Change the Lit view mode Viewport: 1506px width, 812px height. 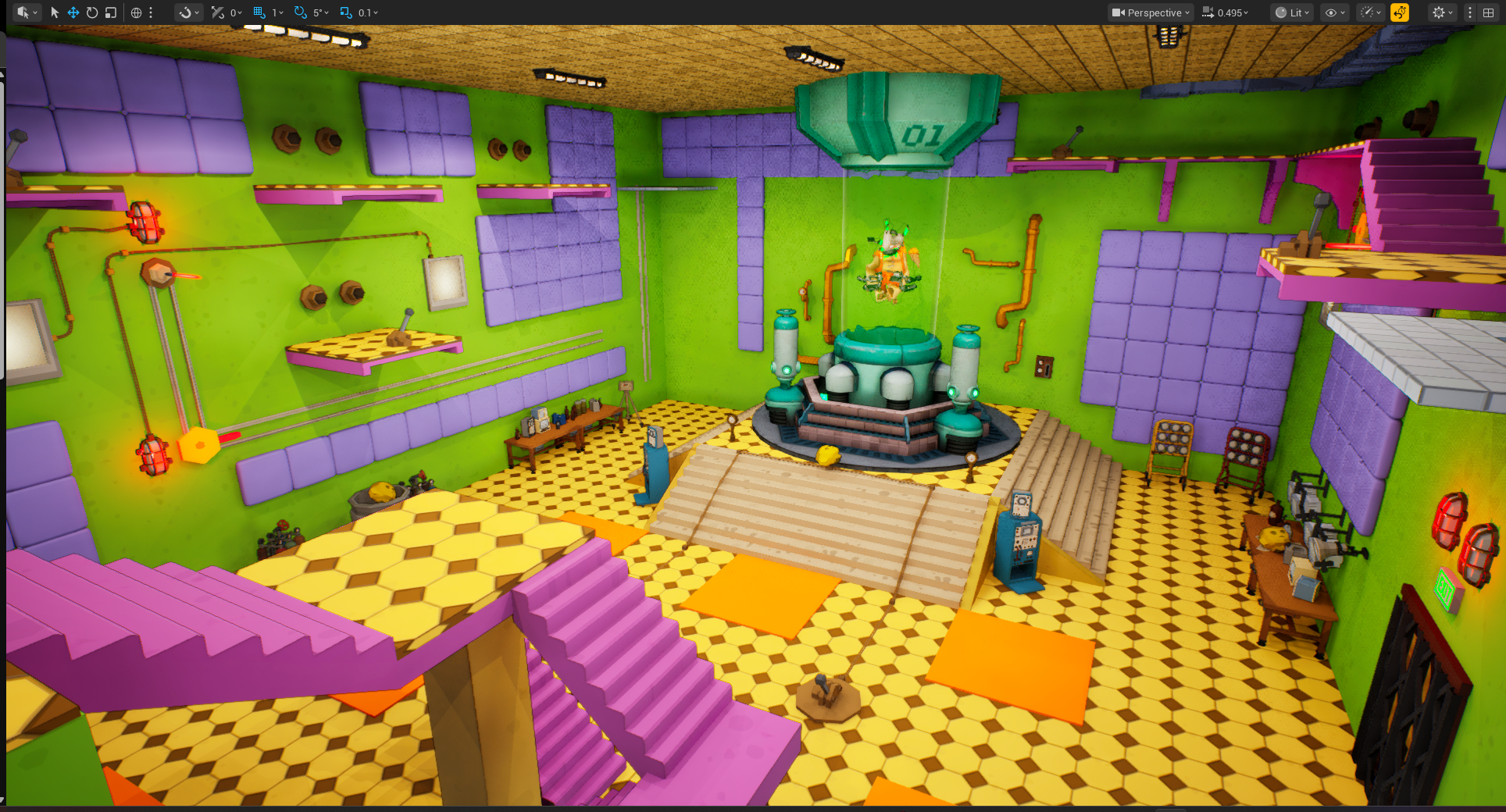(x=1293, y=12)
